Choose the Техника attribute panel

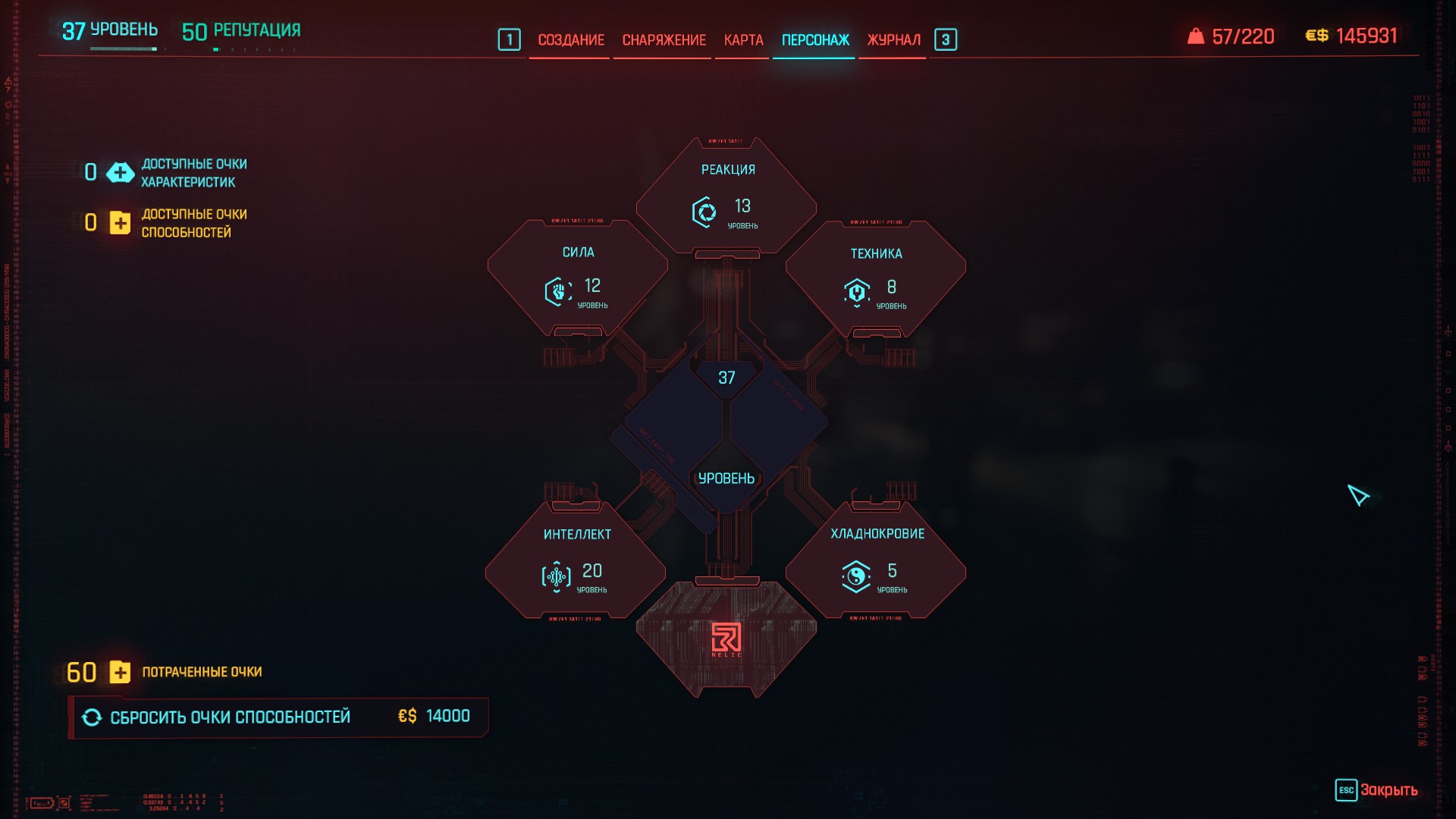point(876,279)
